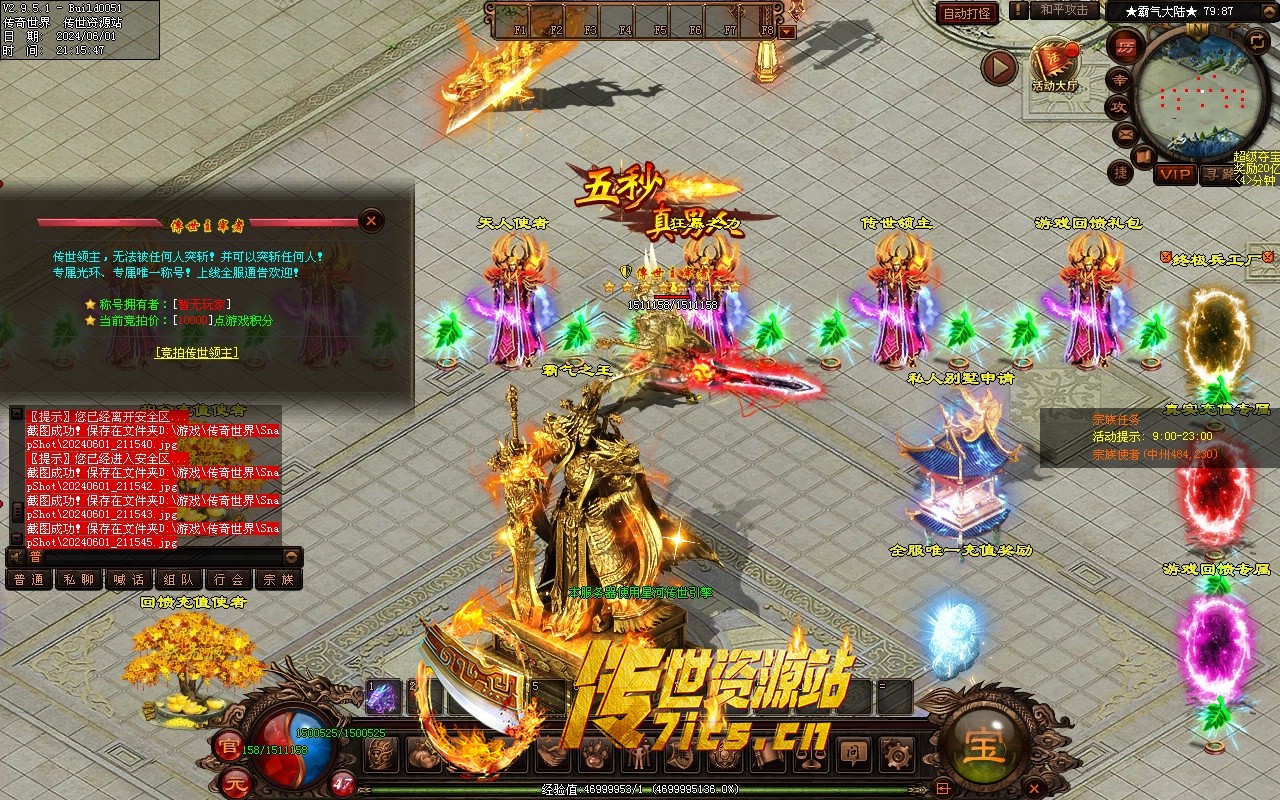Activate the 寻路 pathfinding button

(x=1220, y=174)
